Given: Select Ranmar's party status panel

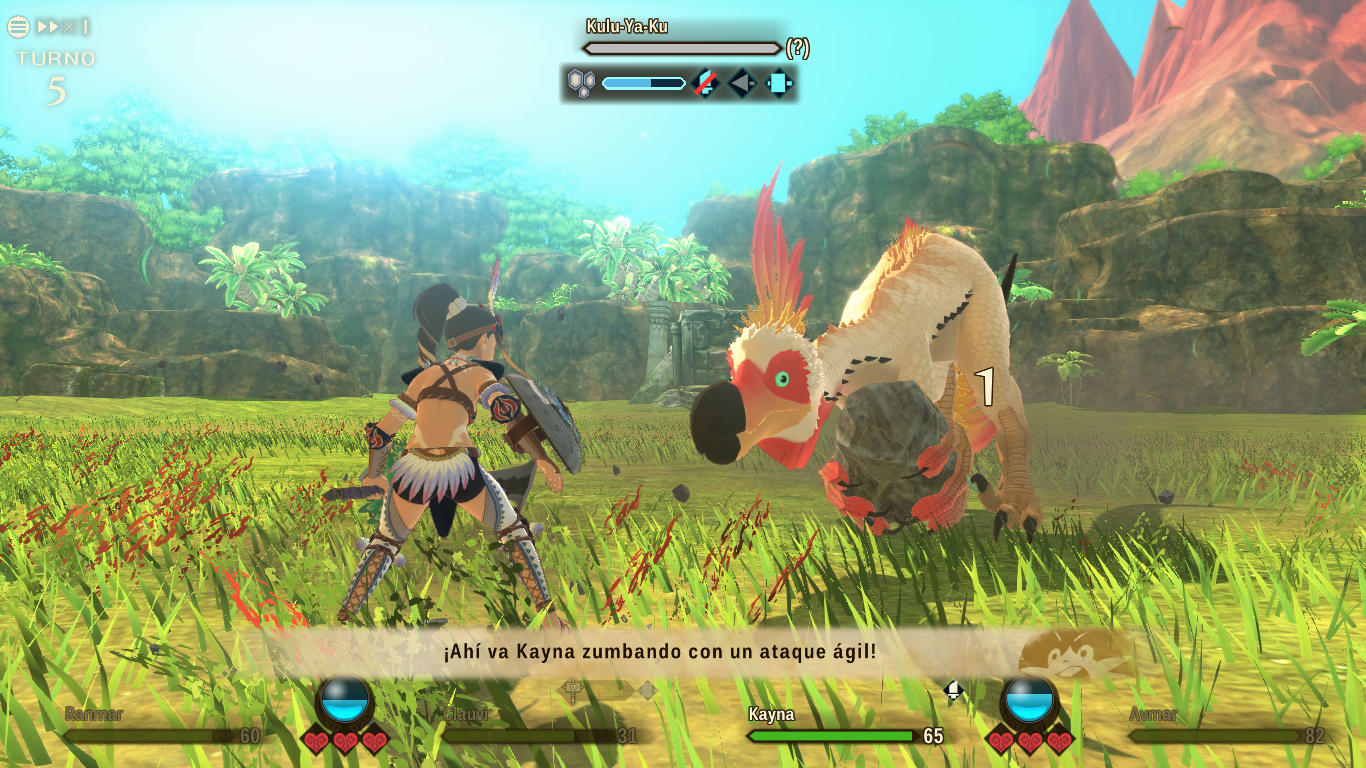Looking at the screenshot, I should [161, 727].
